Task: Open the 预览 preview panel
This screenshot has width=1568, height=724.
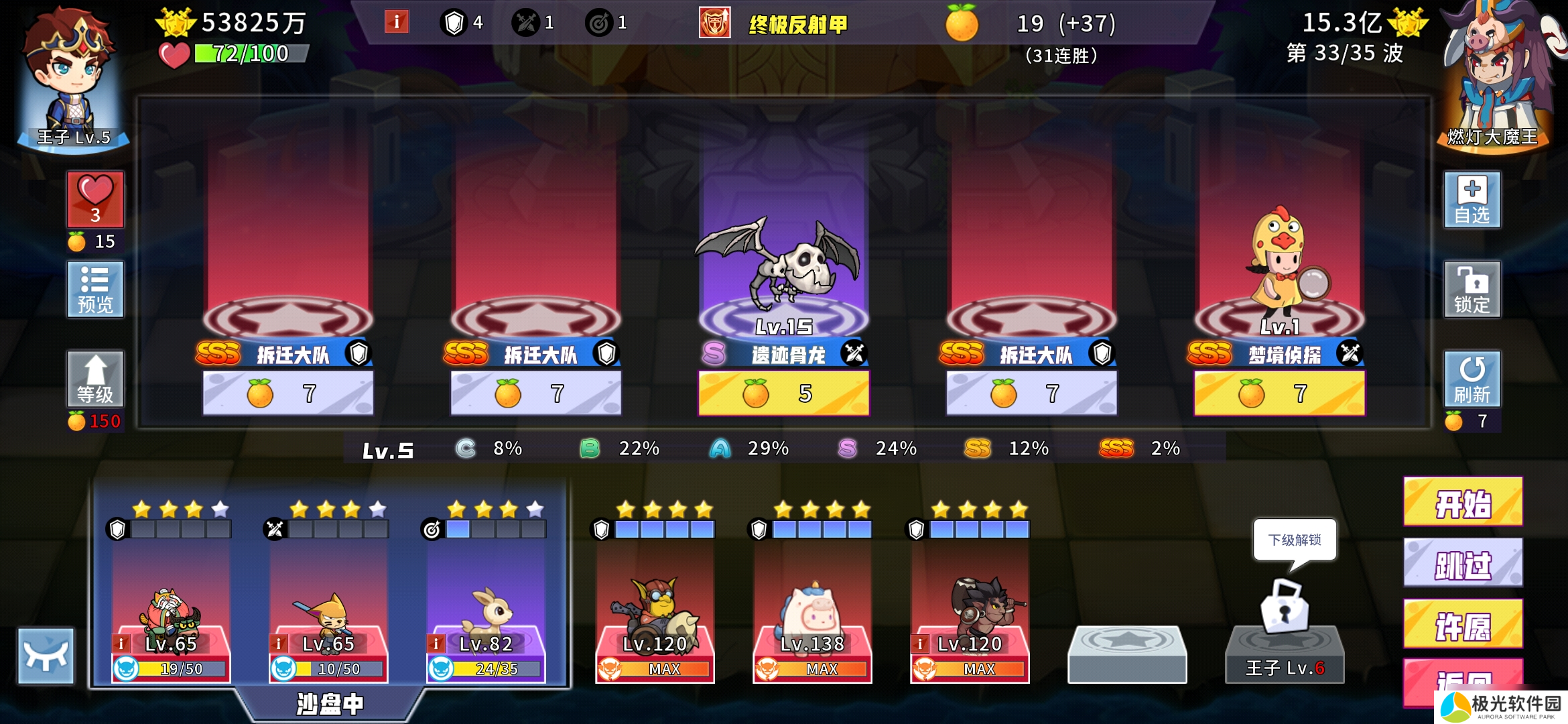Action: 94,290
